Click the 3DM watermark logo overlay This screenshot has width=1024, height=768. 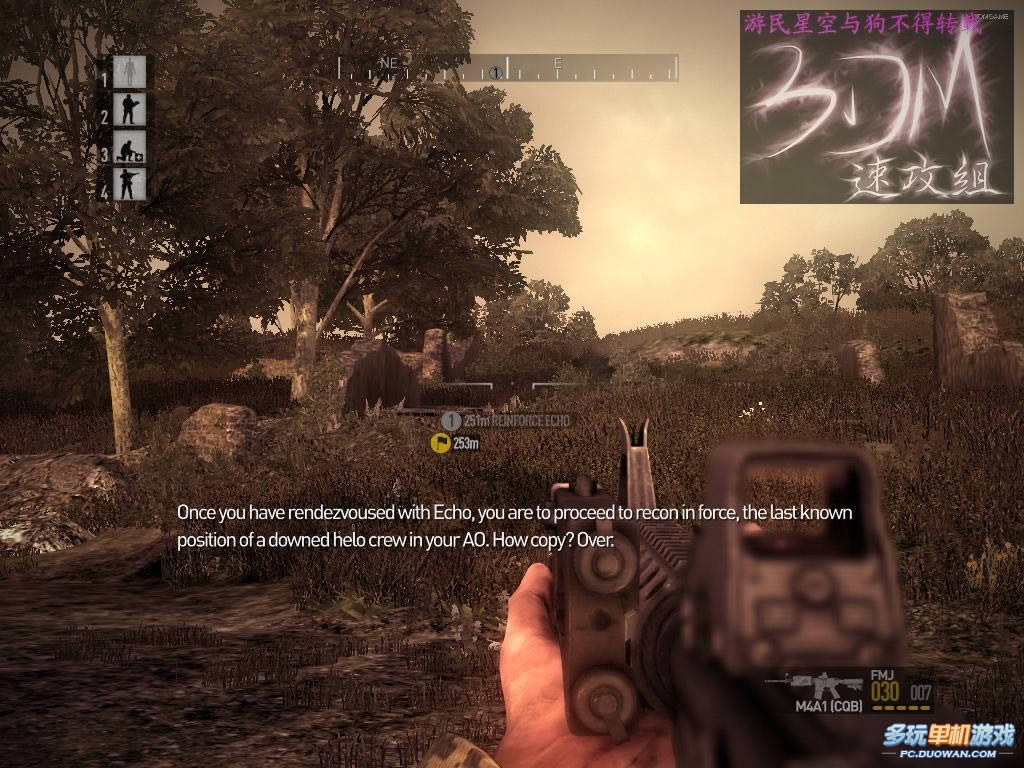click(x=862, y=107)
